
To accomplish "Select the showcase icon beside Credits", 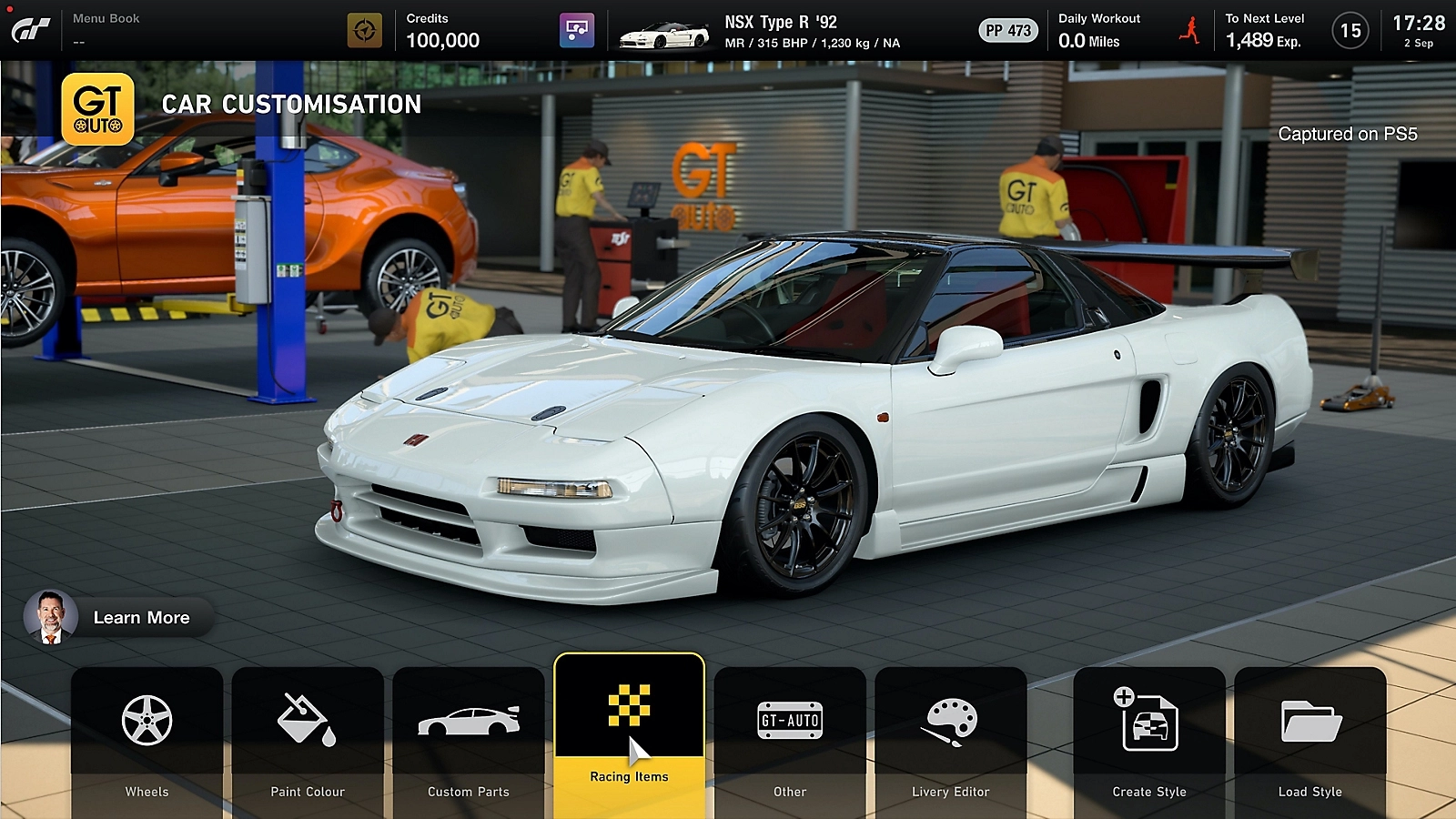I will [x=579, y=28].
